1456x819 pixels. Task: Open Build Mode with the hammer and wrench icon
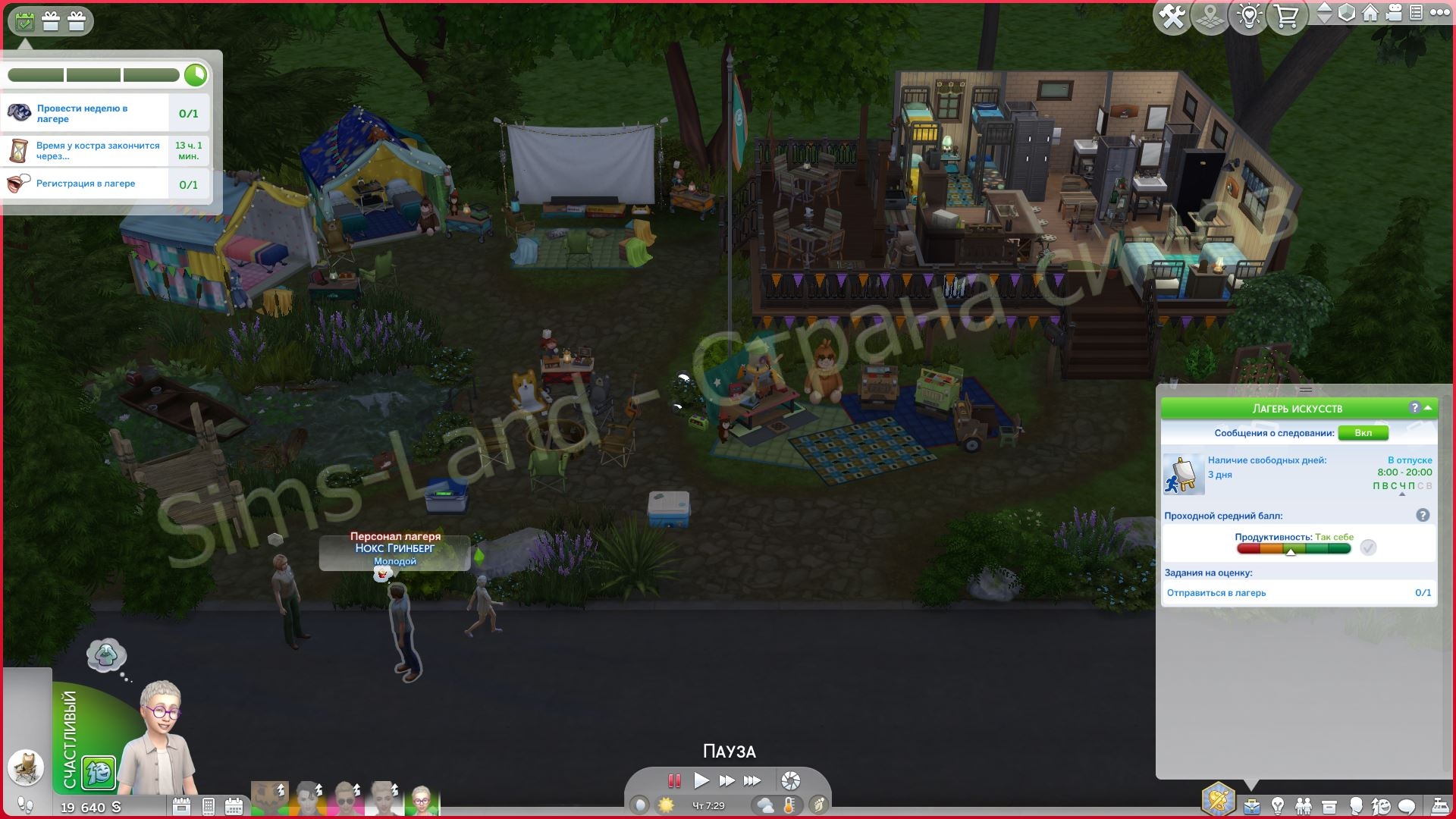(1172, 16)
